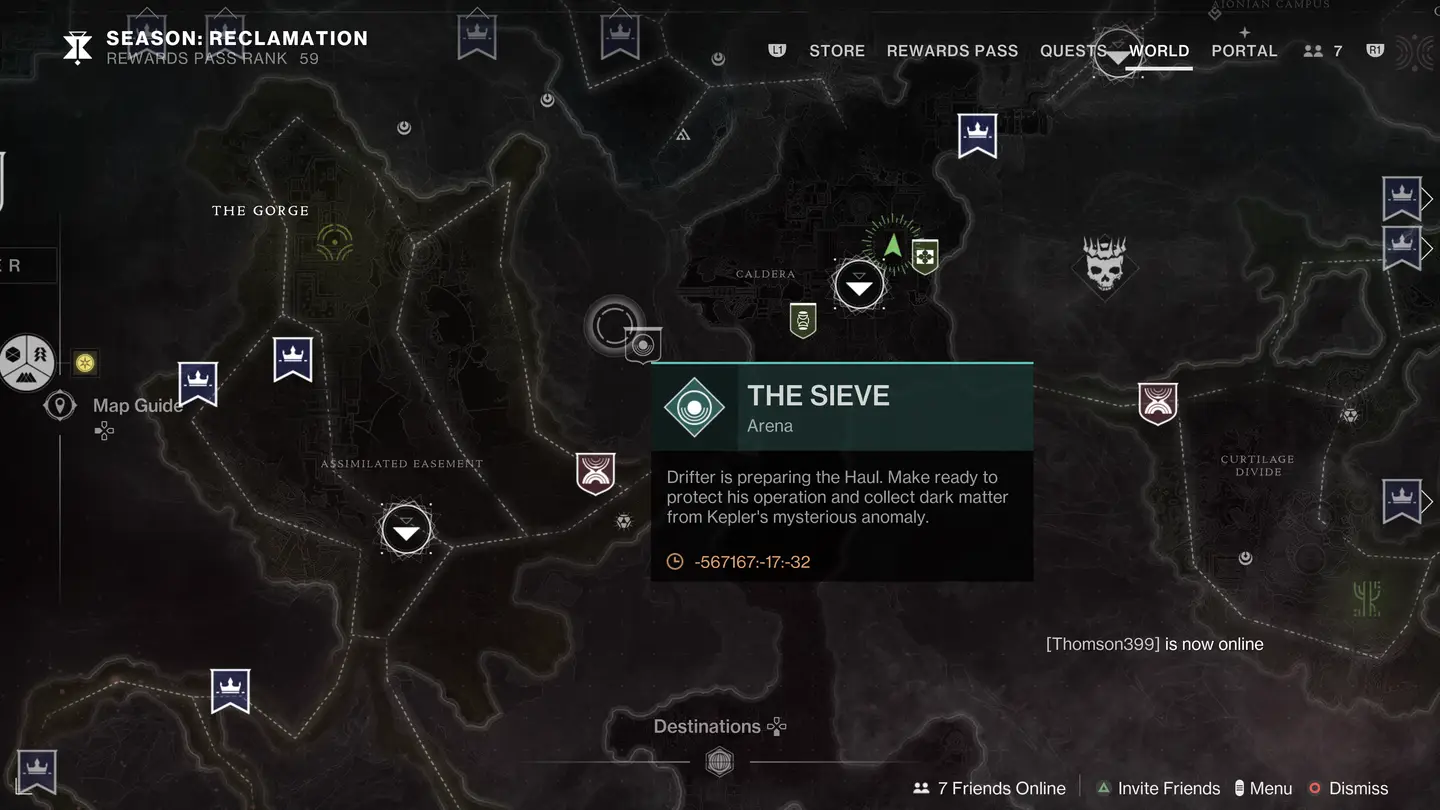The height and width of the screenshot is (810, 1440).
Task: Switch to the Rewards Pass tab
Action: 952,51
